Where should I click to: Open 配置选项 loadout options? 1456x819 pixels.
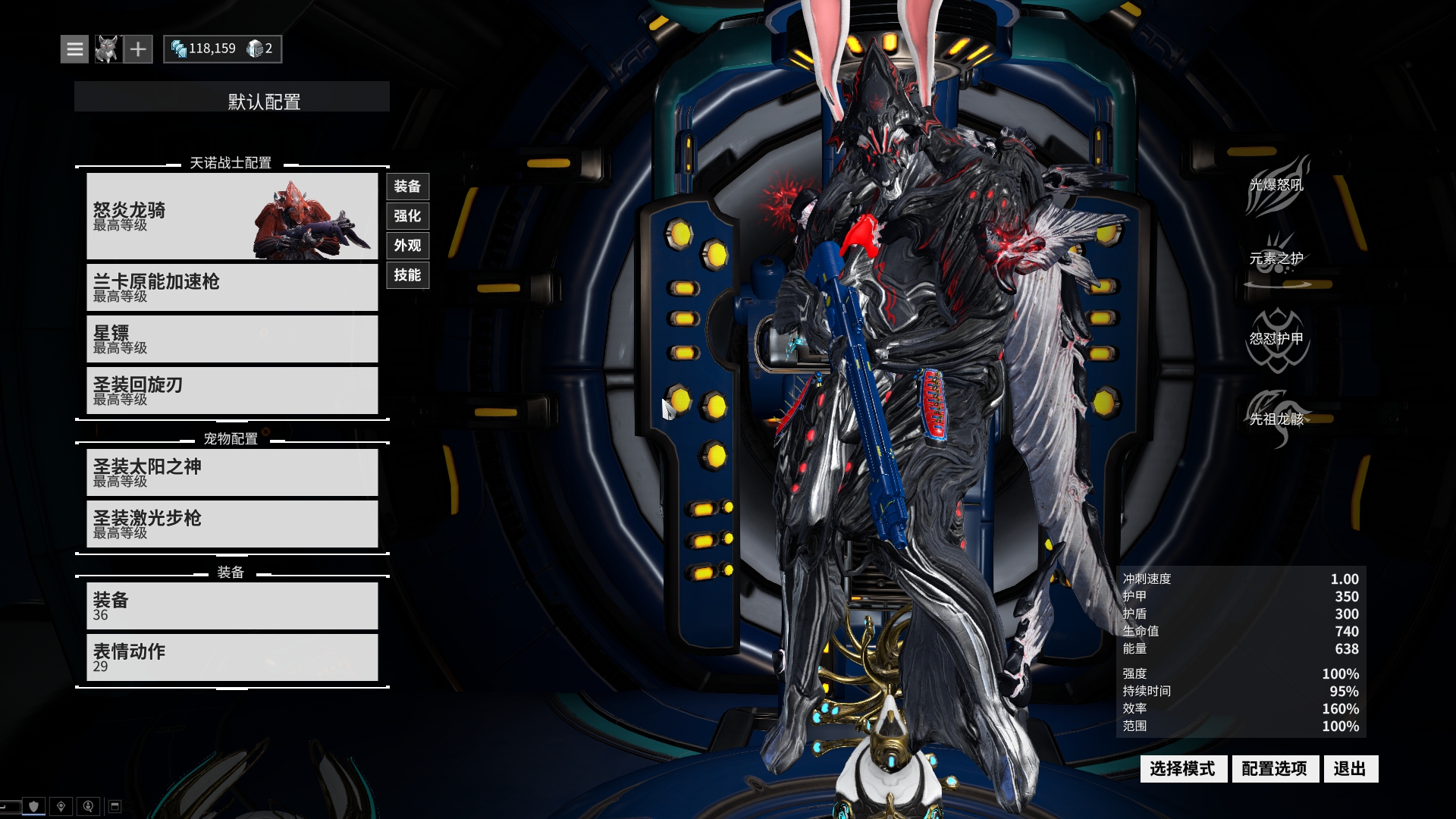point(1275,769)
